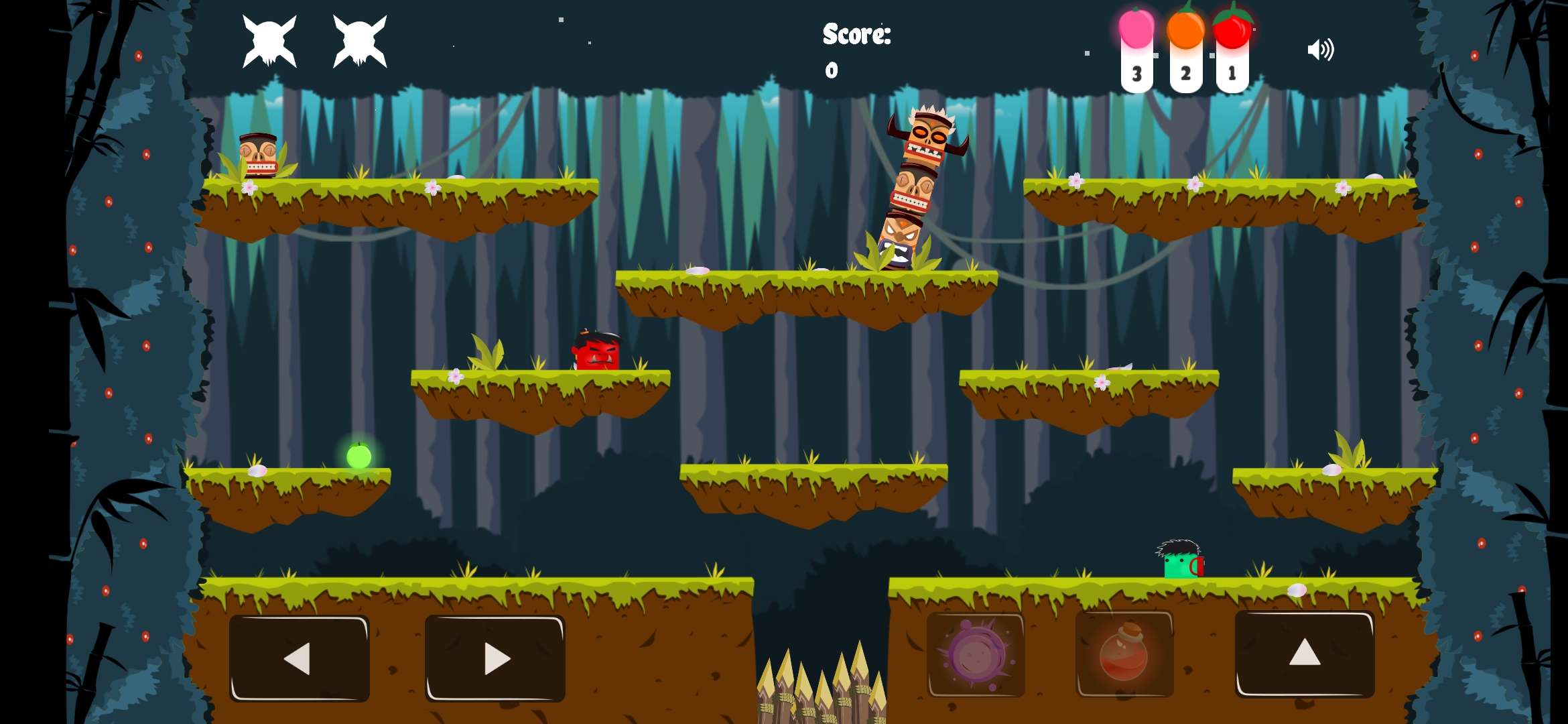Hit the up arrow jump button

coord(1305,654)
